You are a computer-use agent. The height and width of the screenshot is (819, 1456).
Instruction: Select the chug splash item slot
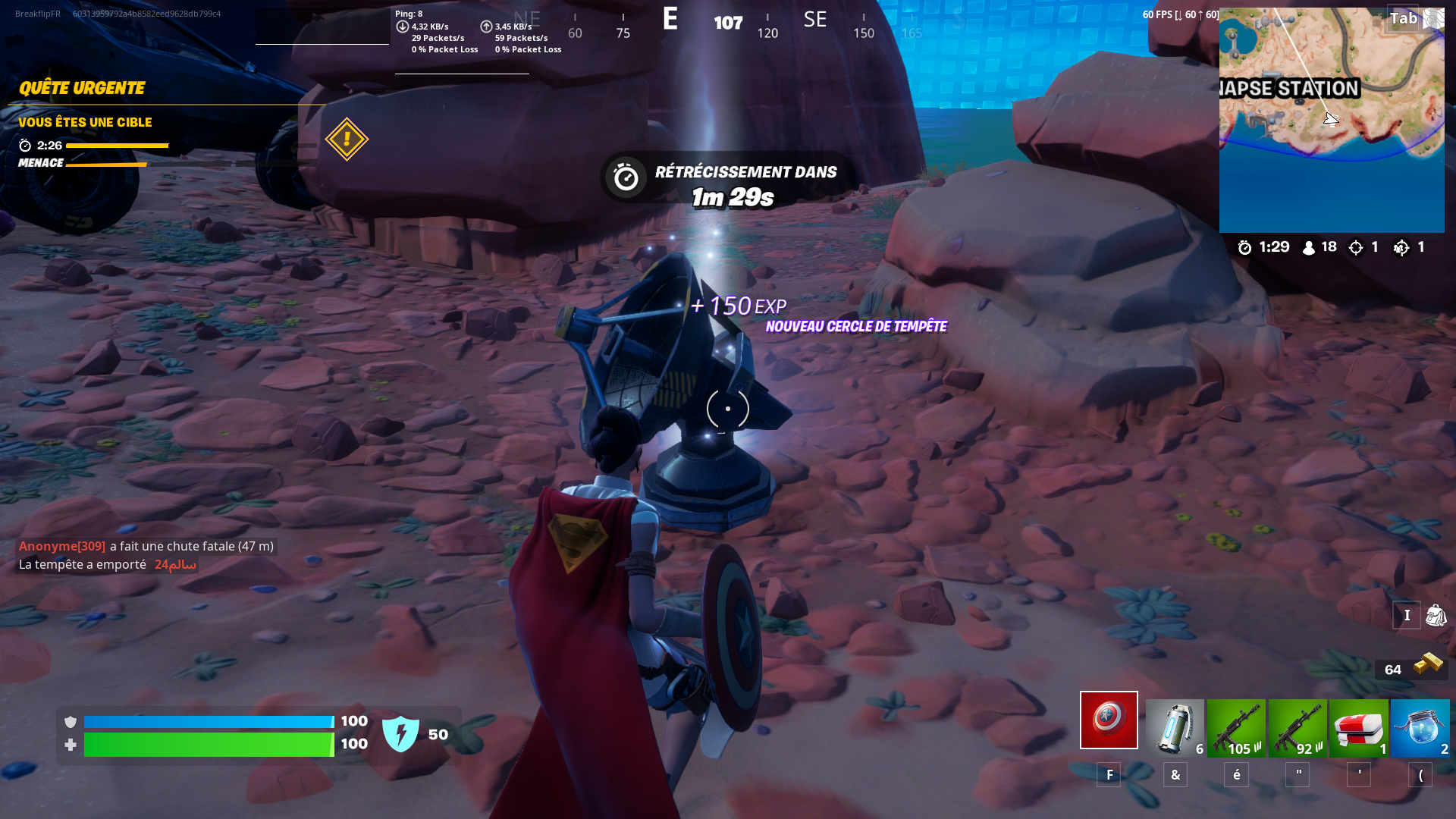(x=1421, y=726)
